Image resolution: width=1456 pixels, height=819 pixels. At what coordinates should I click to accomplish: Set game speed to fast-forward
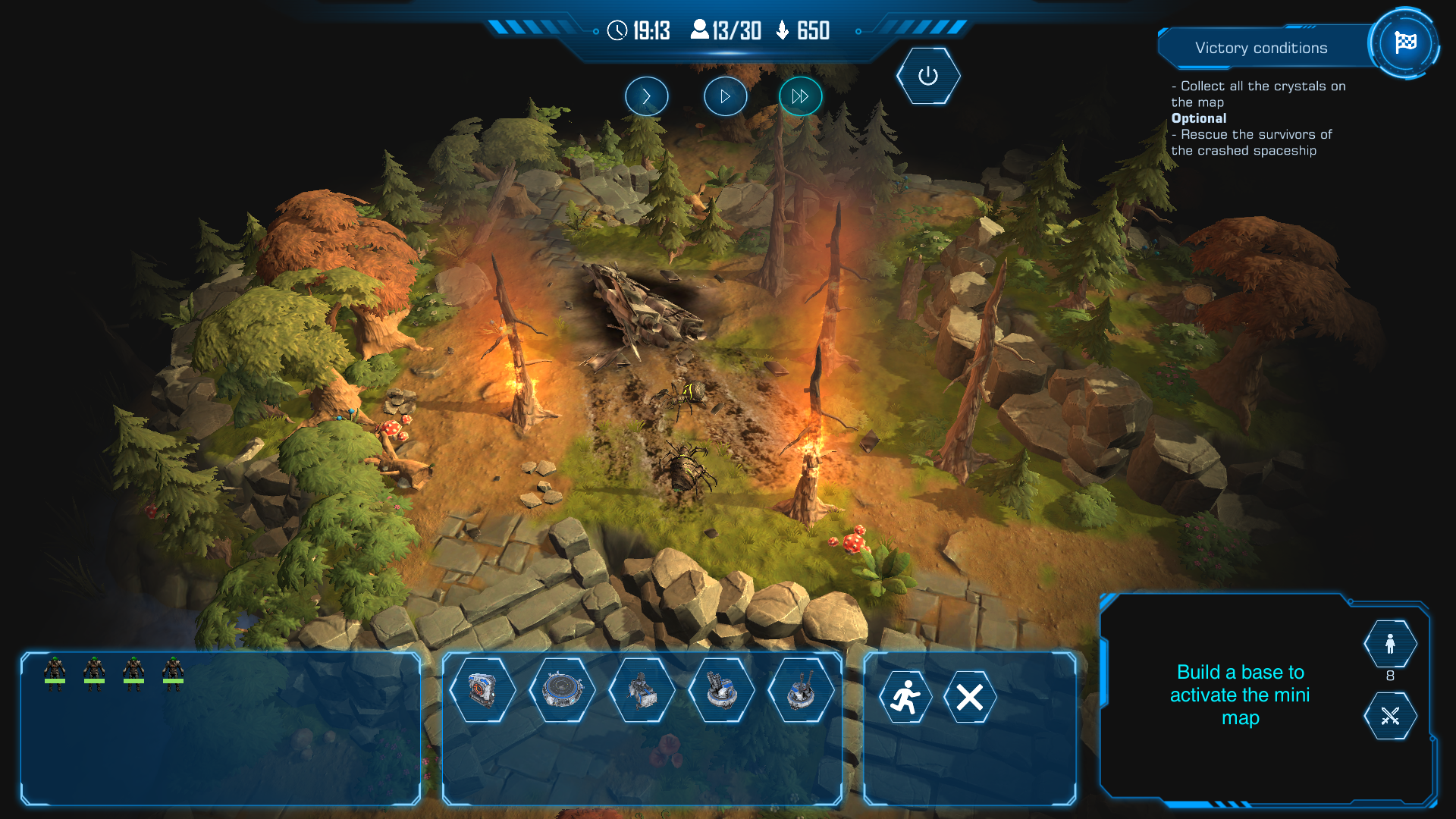[x=800, y=96]
